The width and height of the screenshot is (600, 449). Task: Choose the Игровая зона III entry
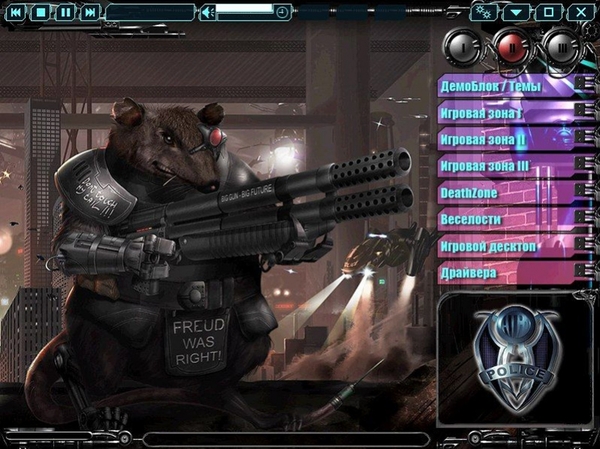[505, 166]
